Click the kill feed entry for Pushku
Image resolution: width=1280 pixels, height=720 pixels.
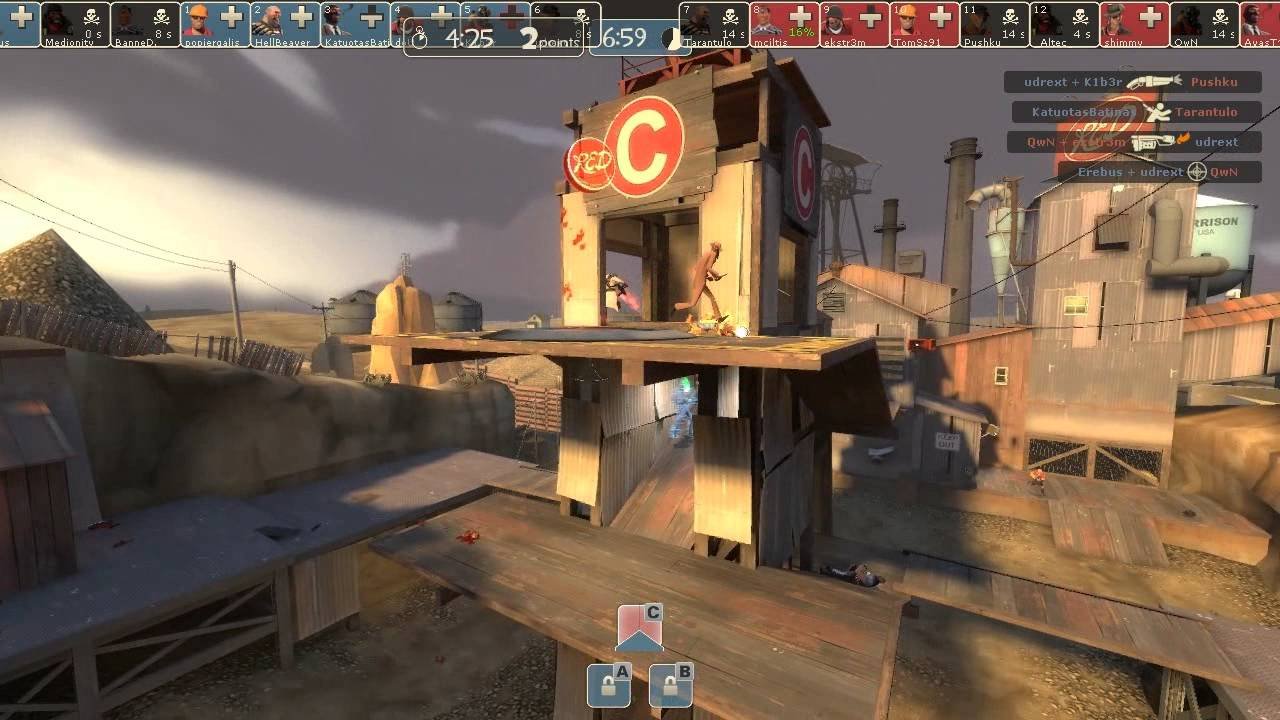coord(1132,82)
